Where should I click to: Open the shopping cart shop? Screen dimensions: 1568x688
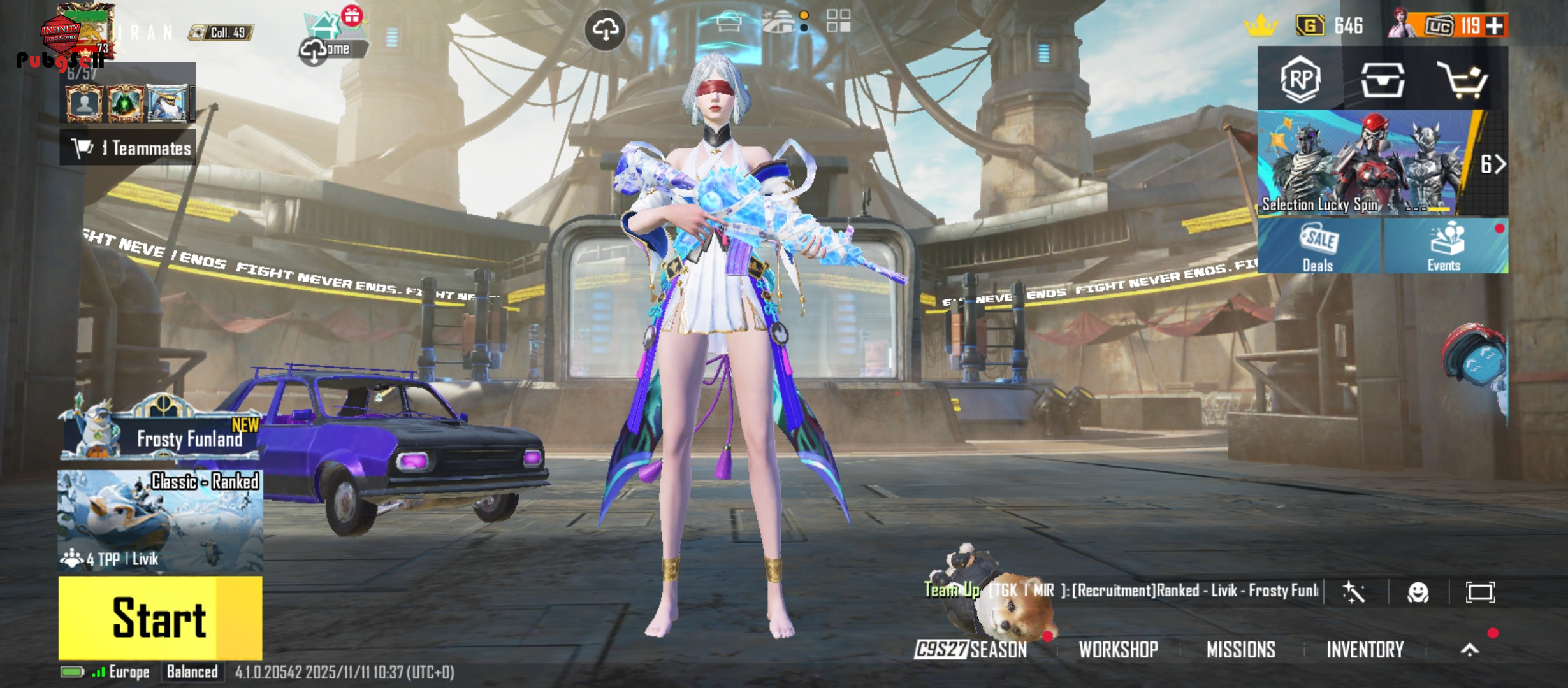[1462, 80]
